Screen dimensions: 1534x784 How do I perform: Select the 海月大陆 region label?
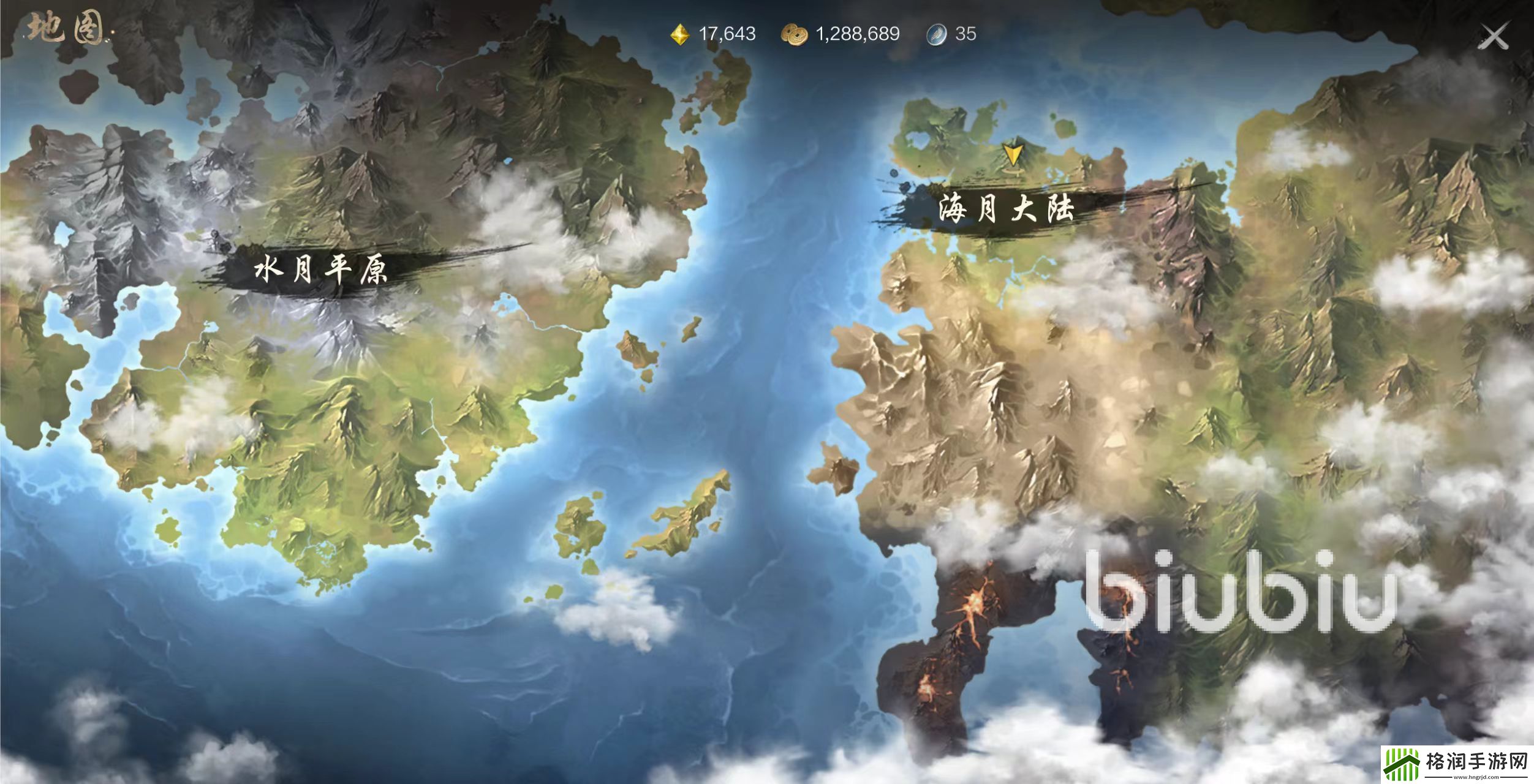click(1007, 209)
